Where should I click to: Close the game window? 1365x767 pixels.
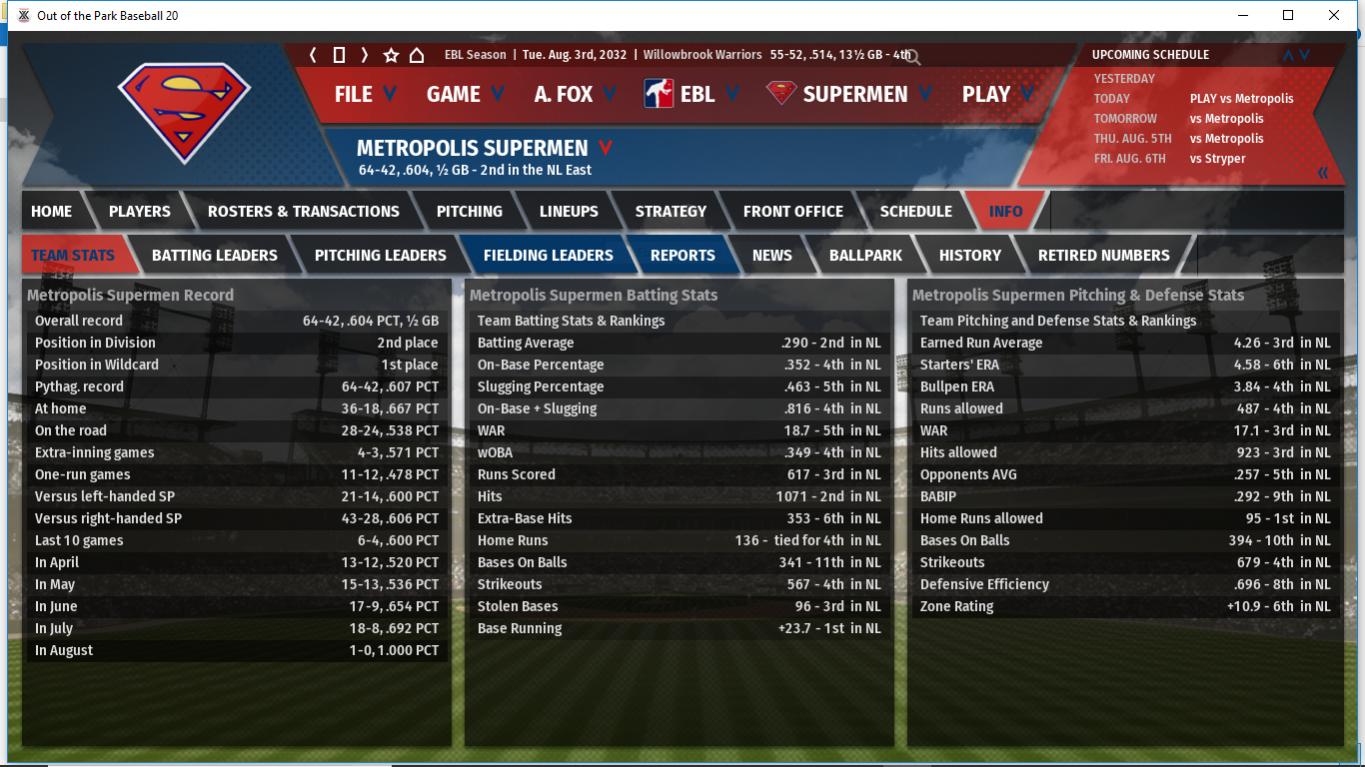click(x=1333, y=15)
